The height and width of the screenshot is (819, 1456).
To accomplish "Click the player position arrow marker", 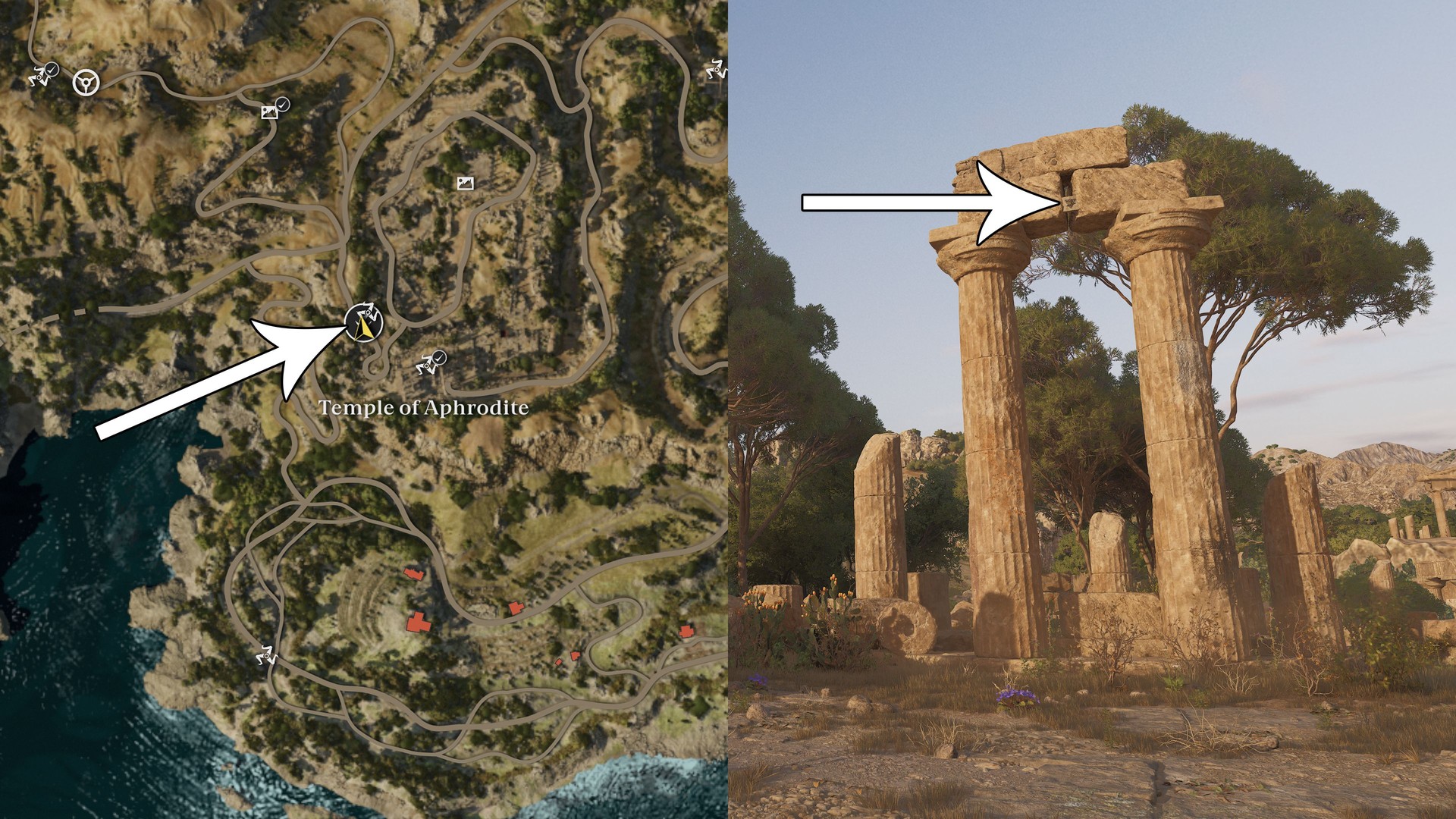I will [364, 323].
